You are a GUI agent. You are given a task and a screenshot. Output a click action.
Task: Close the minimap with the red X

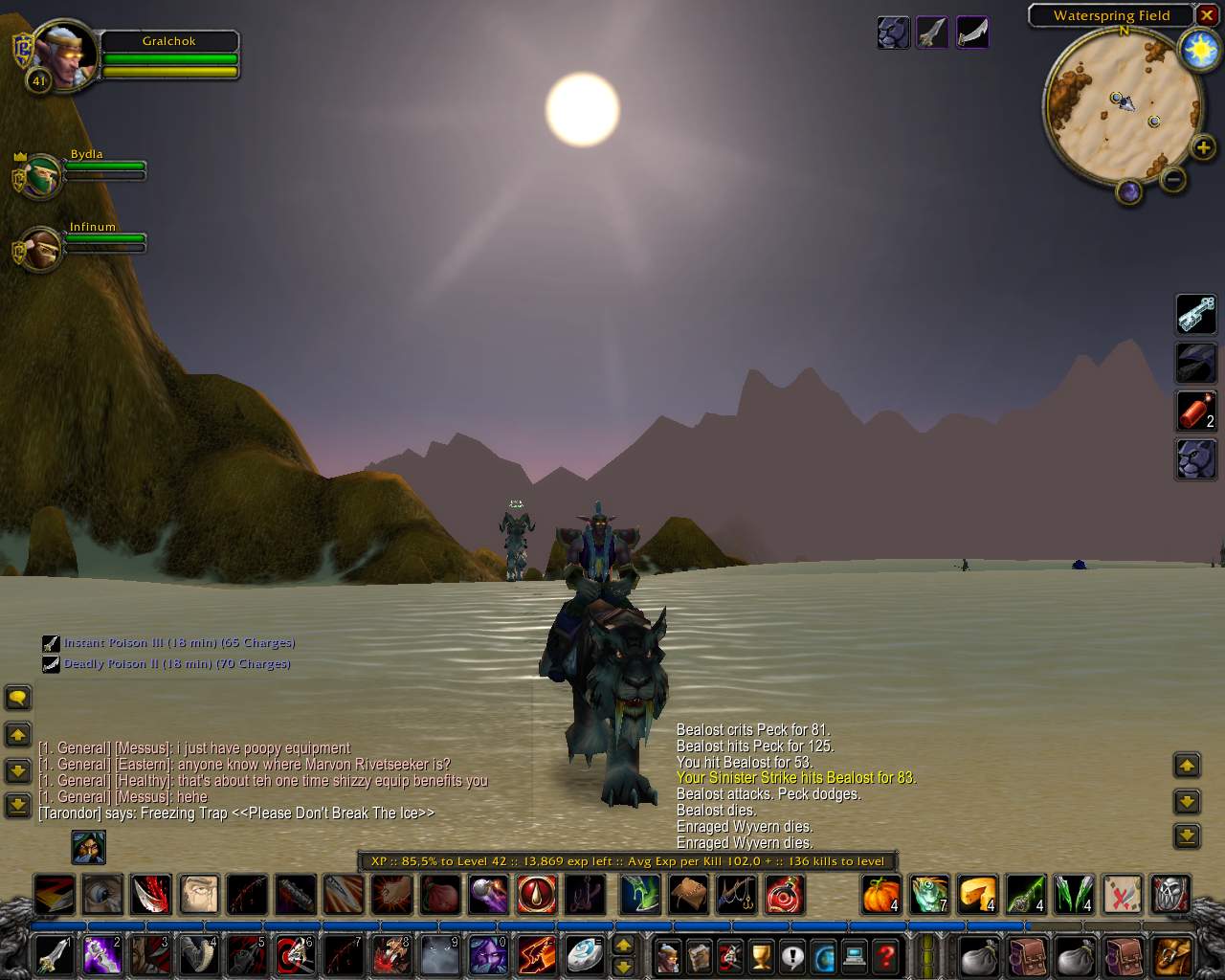click(x=1207, y=15)
